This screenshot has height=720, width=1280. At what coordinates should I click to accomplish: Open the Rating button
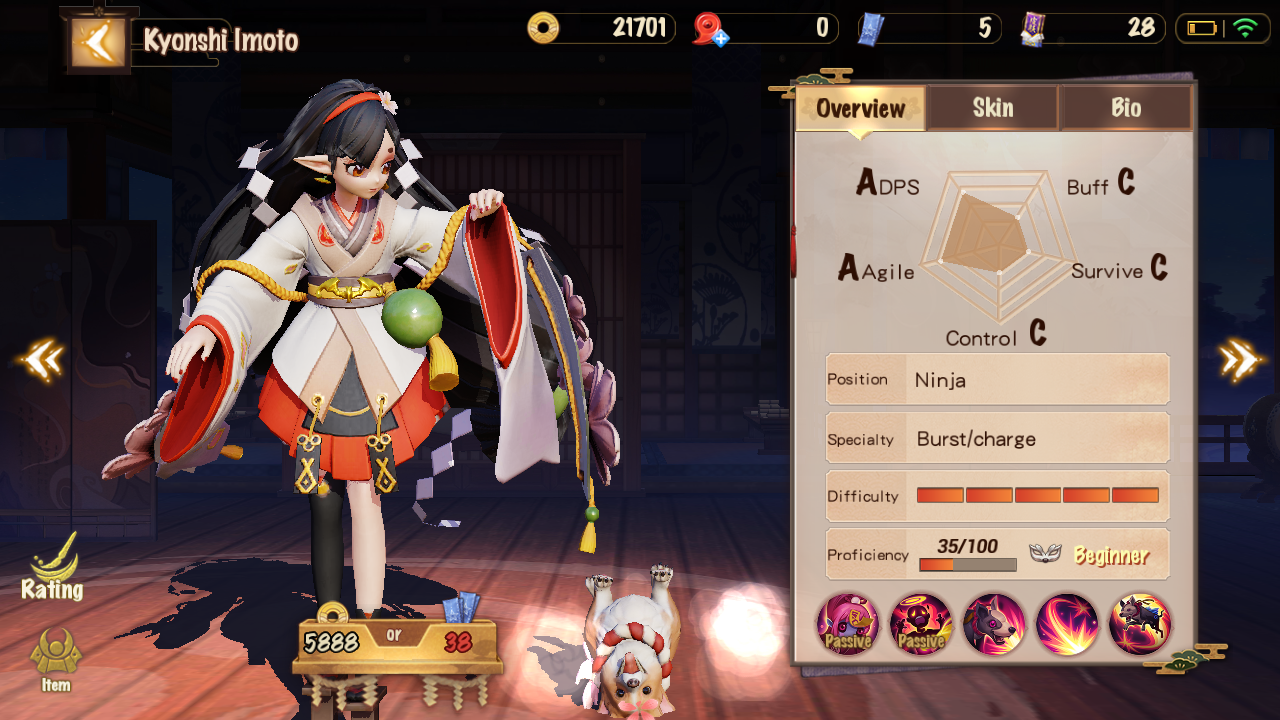click(53, 568)
